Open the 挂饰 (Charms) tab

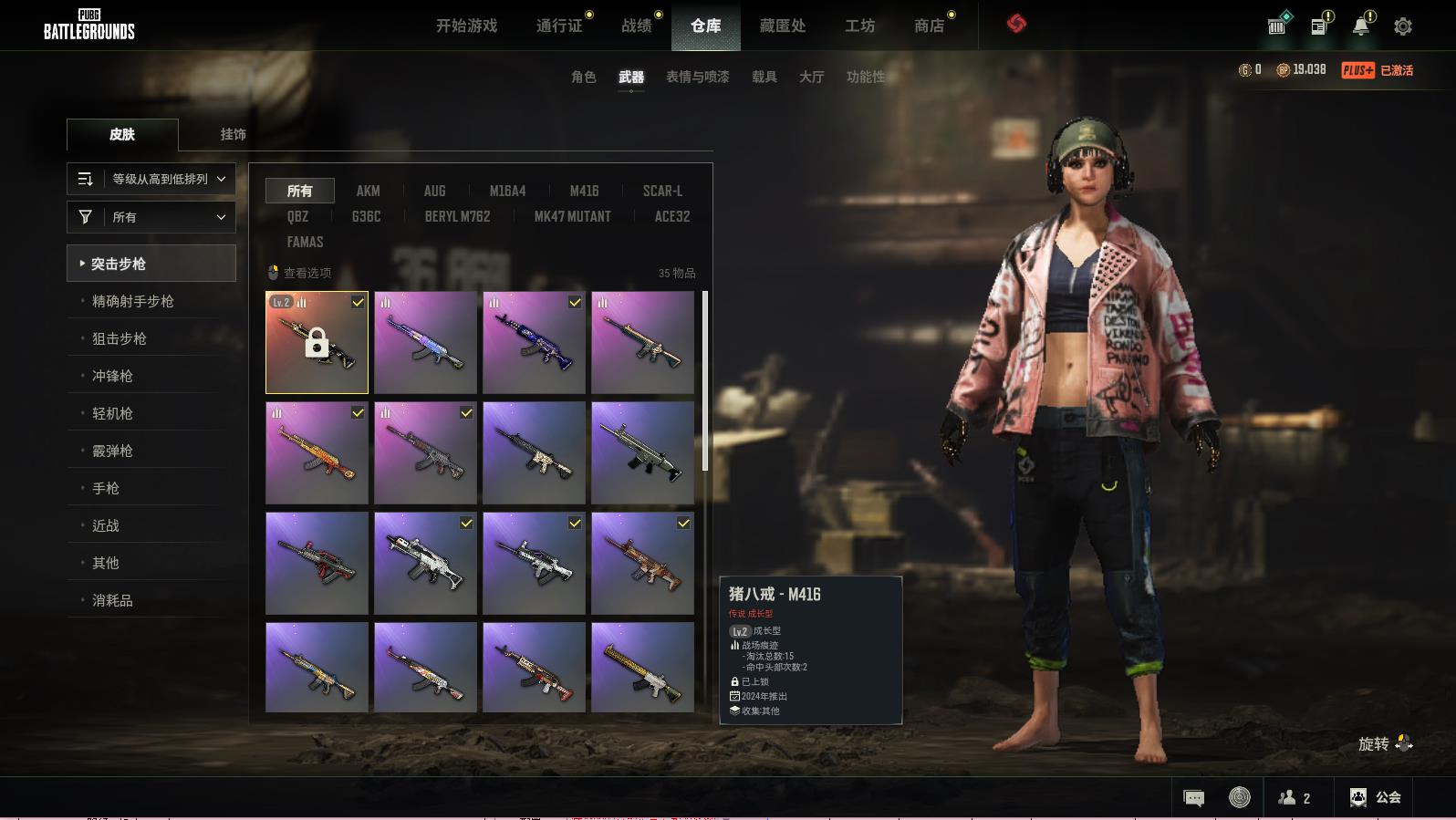(233, 134)
